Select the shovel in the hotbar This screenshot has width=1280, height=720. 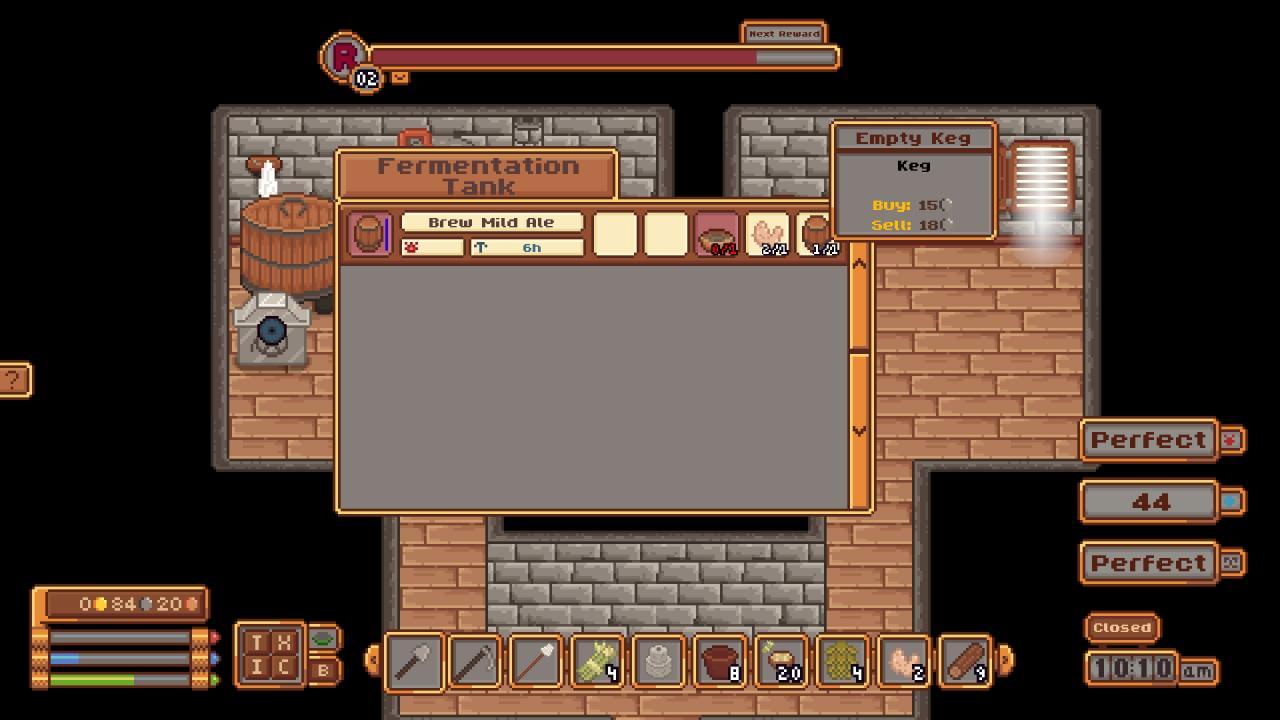(414, 661)
